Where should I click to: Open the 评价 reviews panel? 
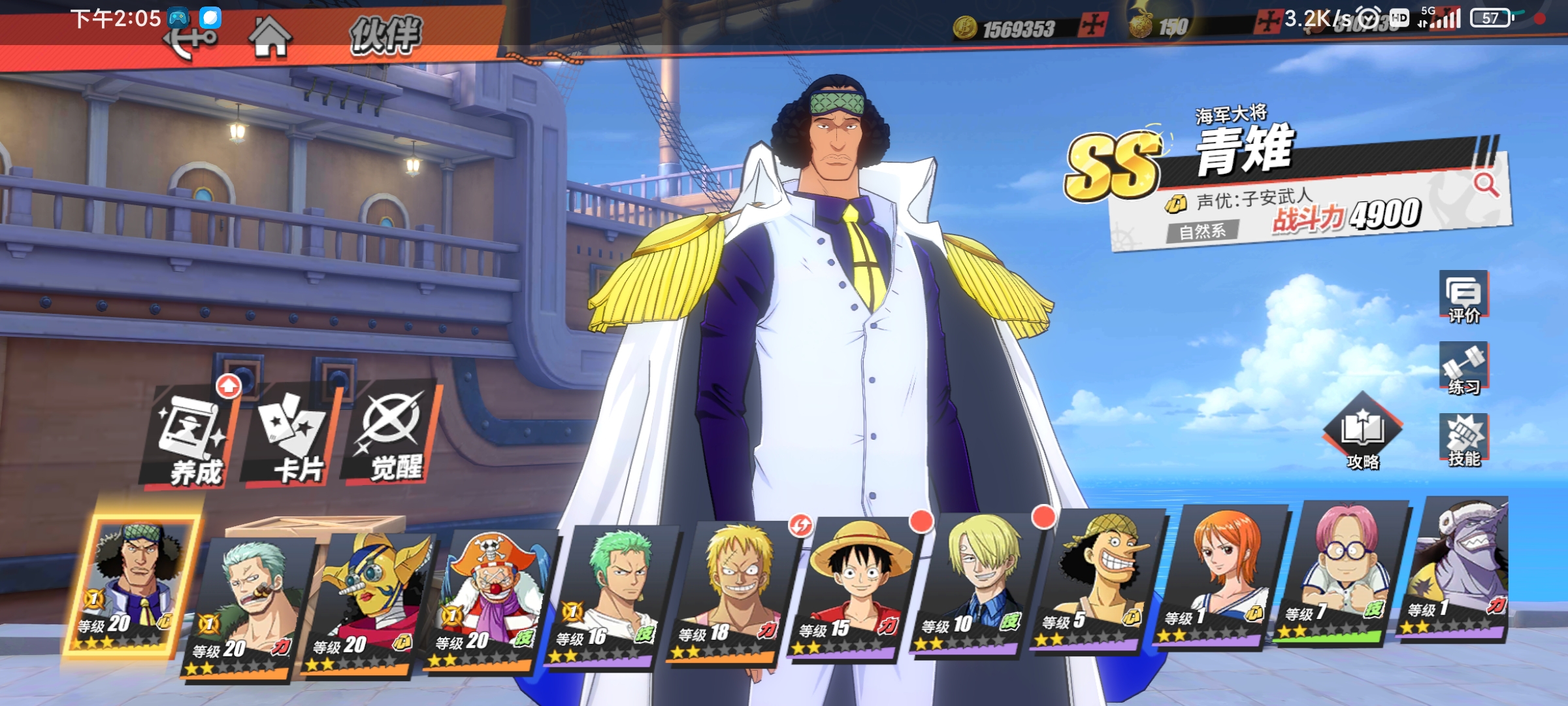click(1463, 297)
